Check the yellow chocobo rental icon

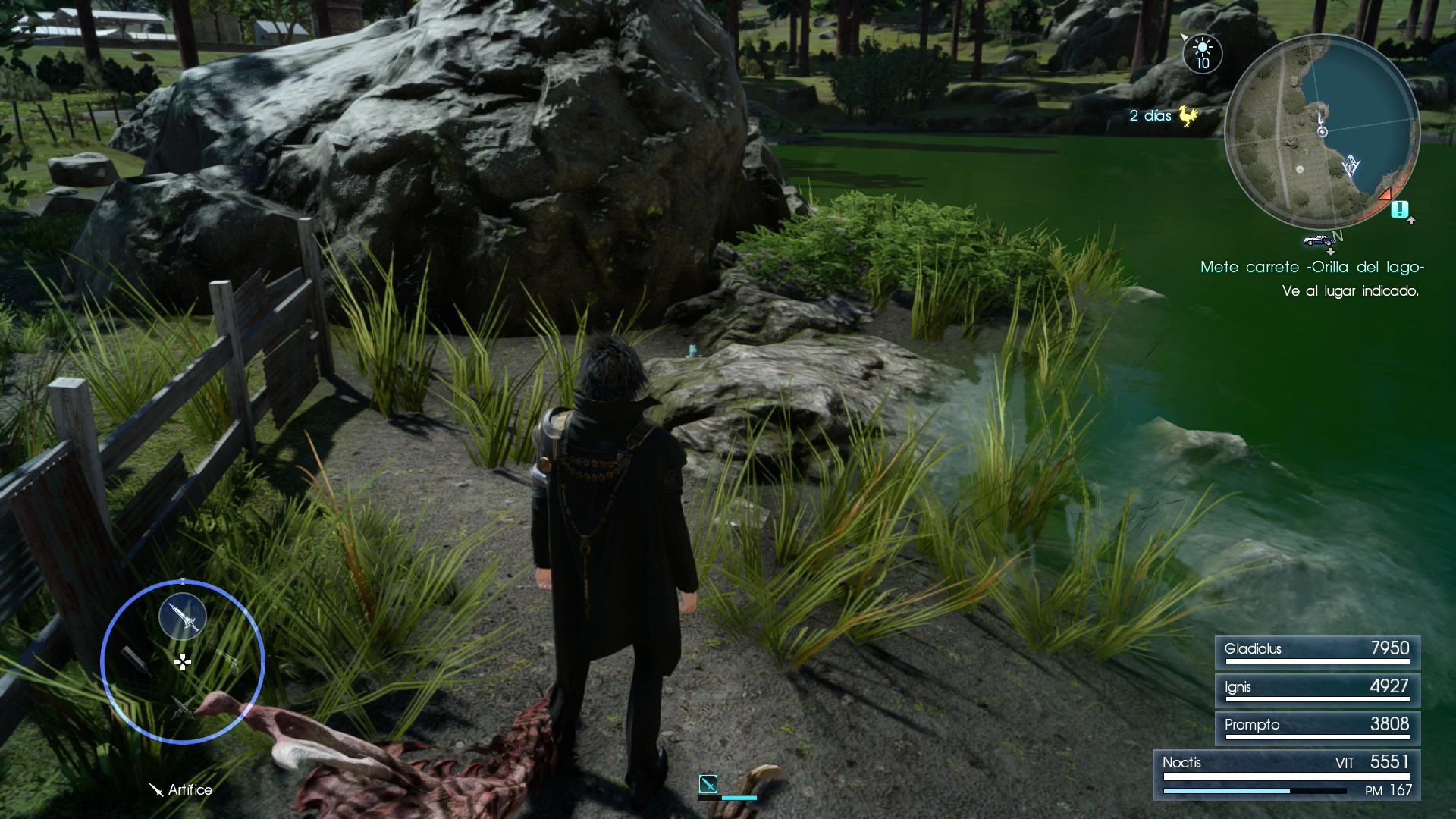coord(1185,116)
